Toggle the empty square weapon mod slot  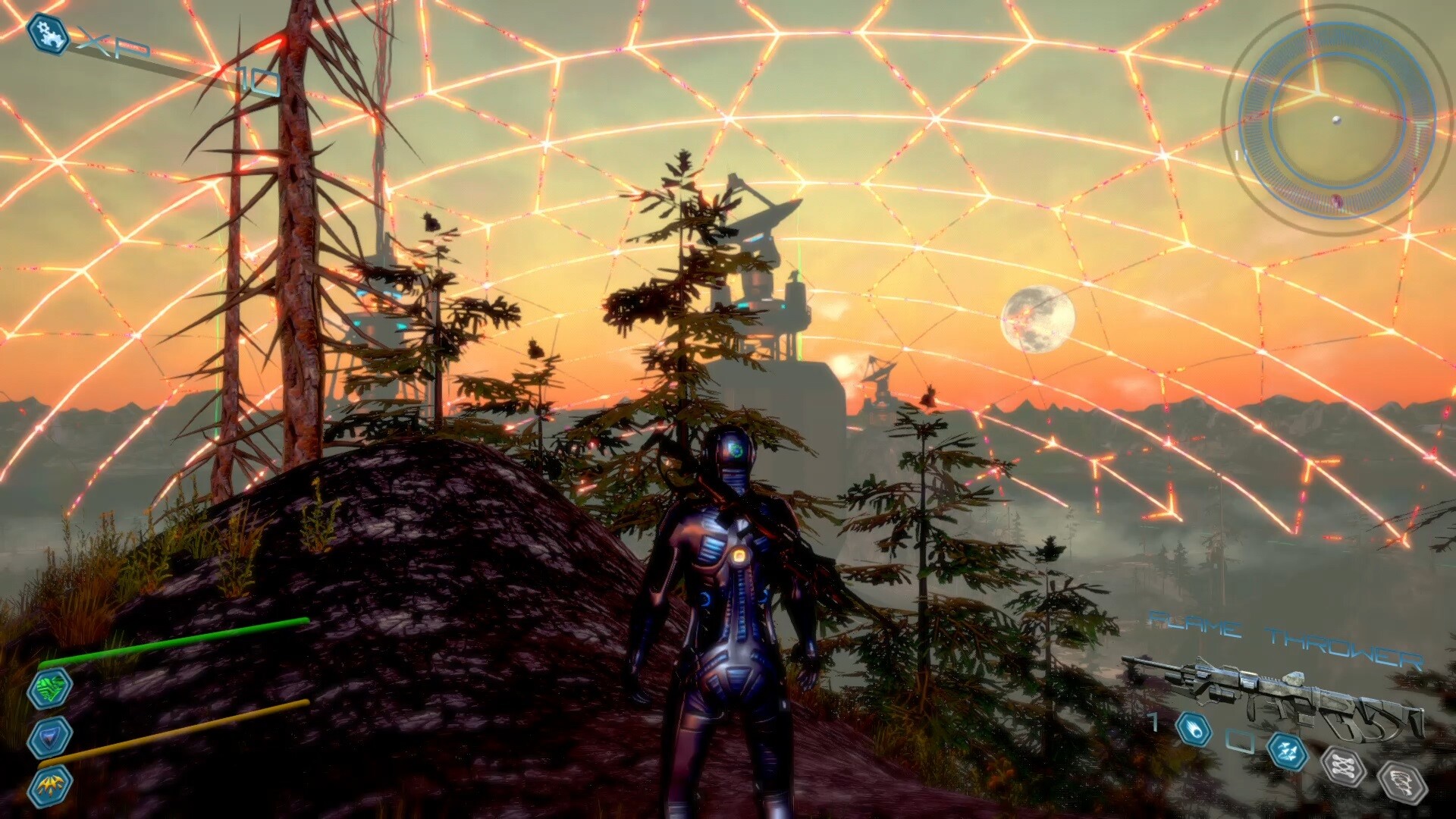(x=1241, y=740)
